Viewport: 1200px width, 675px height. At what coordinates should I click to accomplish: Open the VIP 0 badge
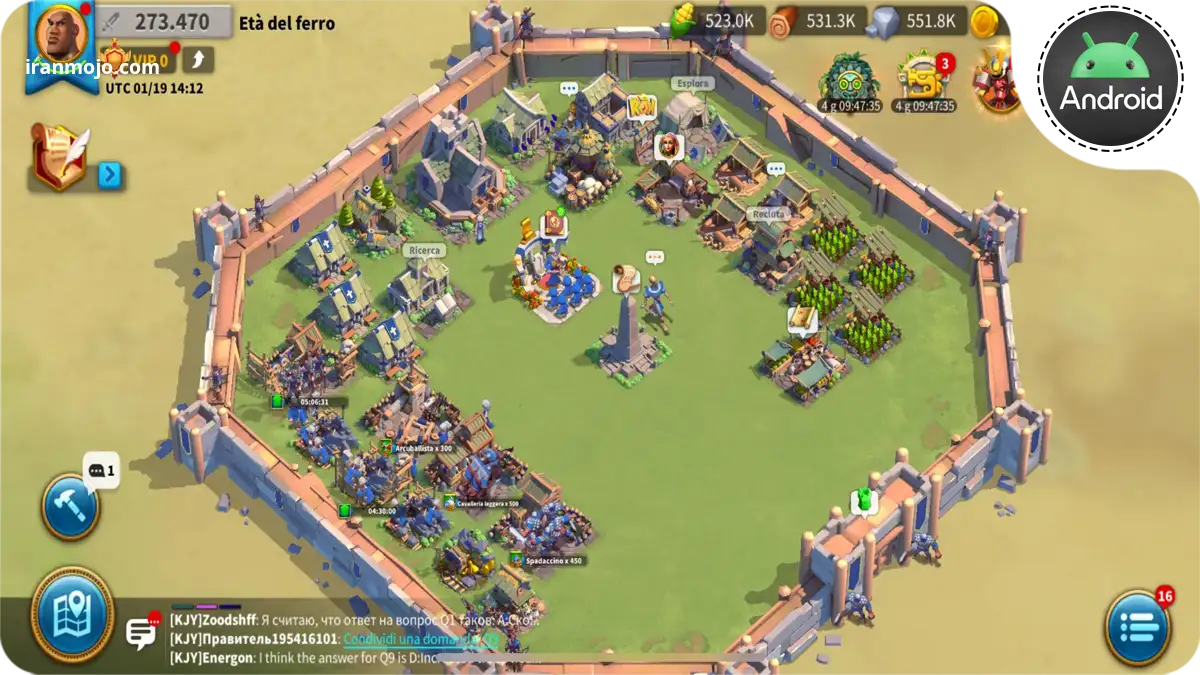(138, 60)
